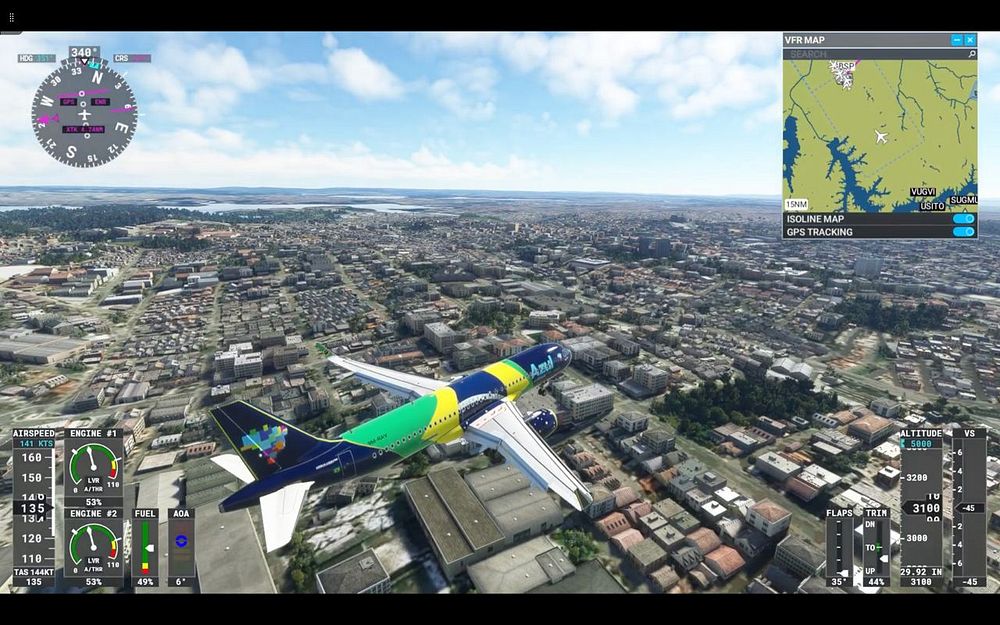Toggle the Isoline Map switch
The image size is (1000, 625).
963,219
